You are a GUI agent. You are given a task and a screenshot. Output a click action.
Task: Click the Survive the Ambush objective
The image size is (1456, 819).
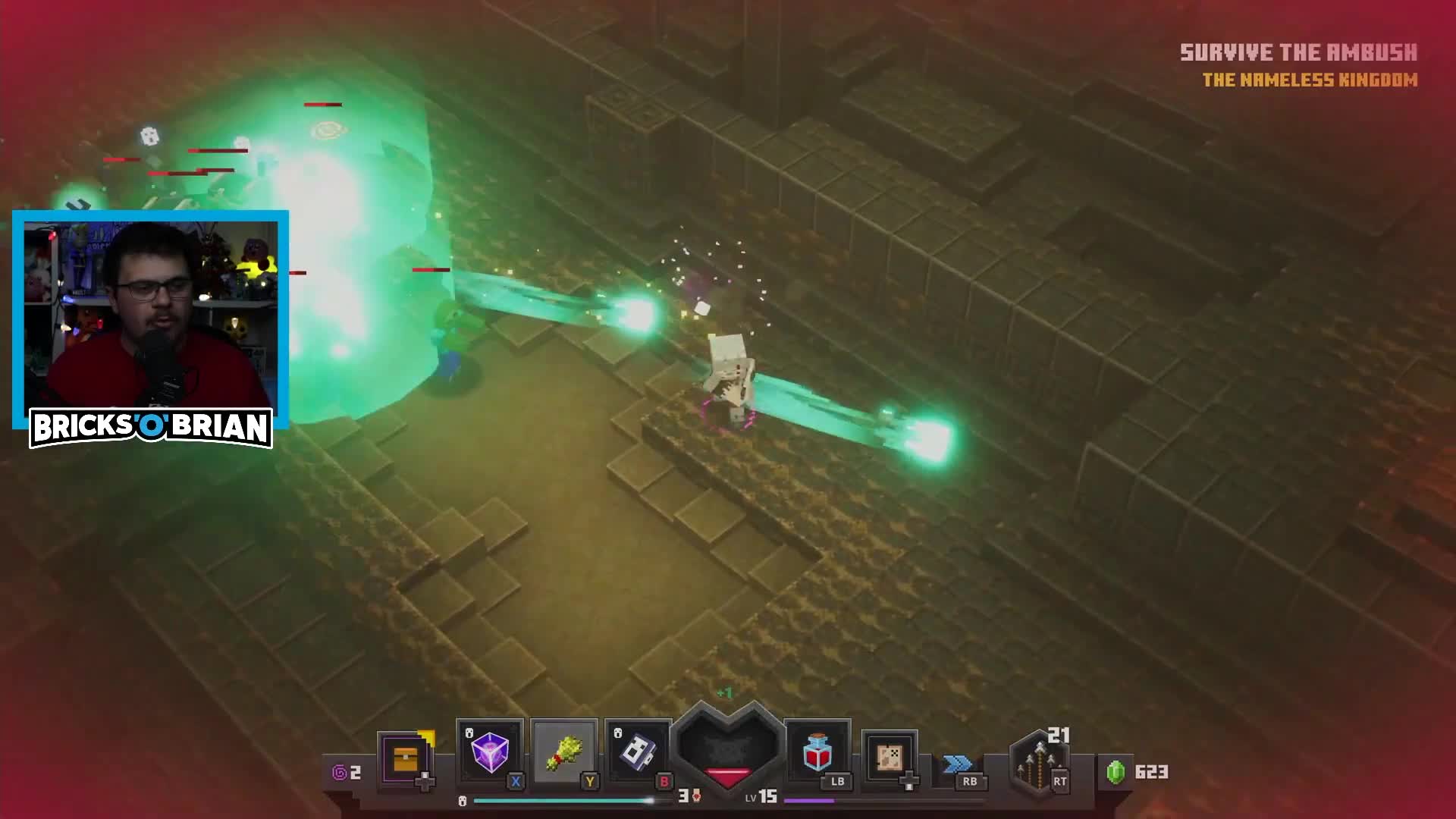(x=1298, y=52)
